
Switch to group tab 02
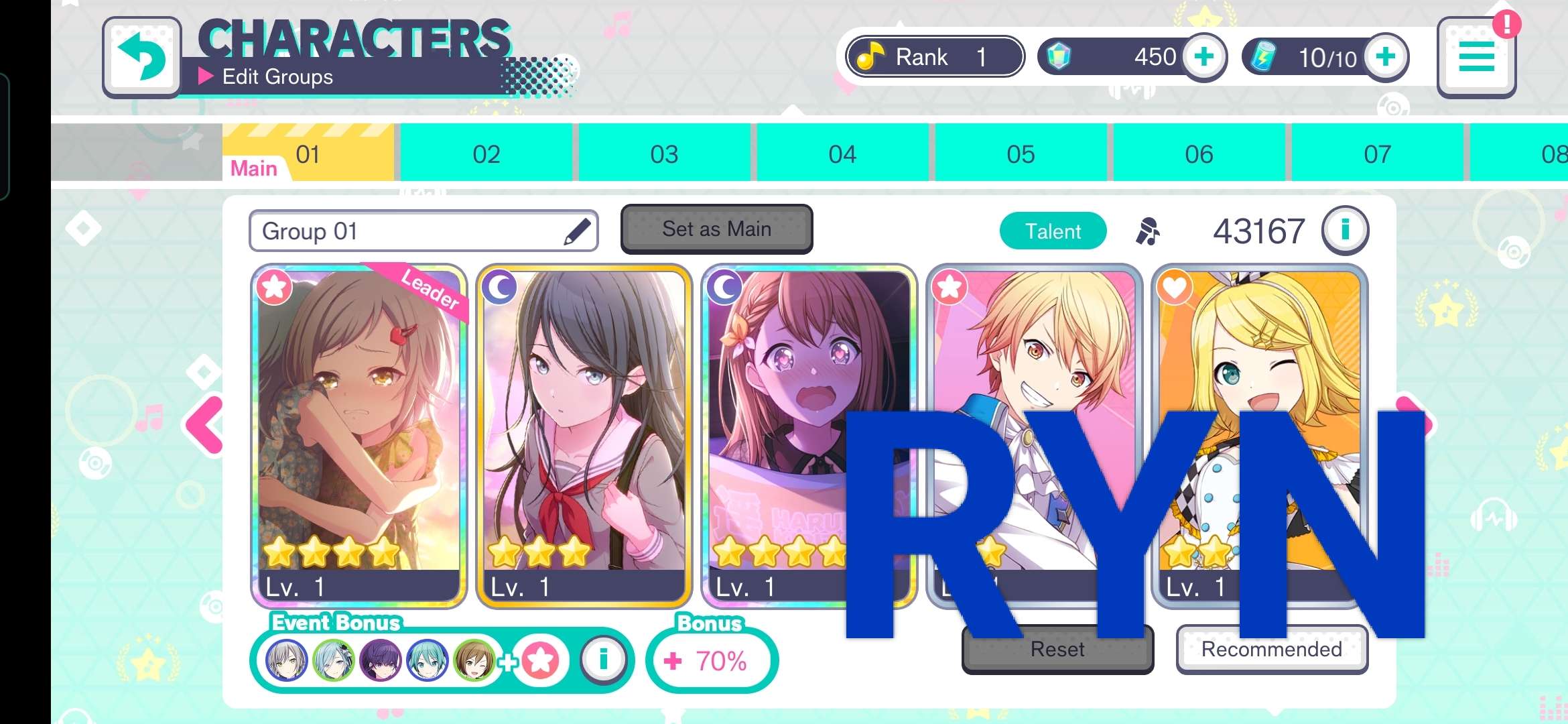[x=486, y=154]
